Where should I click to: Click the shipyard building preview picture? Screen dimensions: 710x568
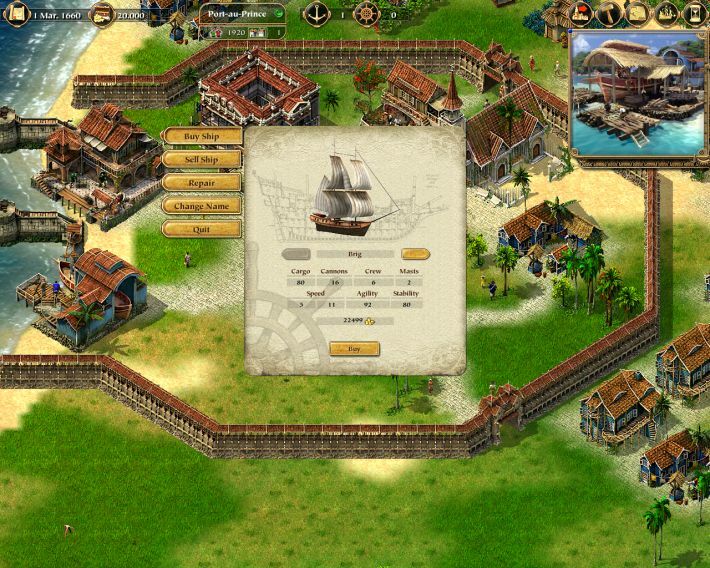pos(637,95)
